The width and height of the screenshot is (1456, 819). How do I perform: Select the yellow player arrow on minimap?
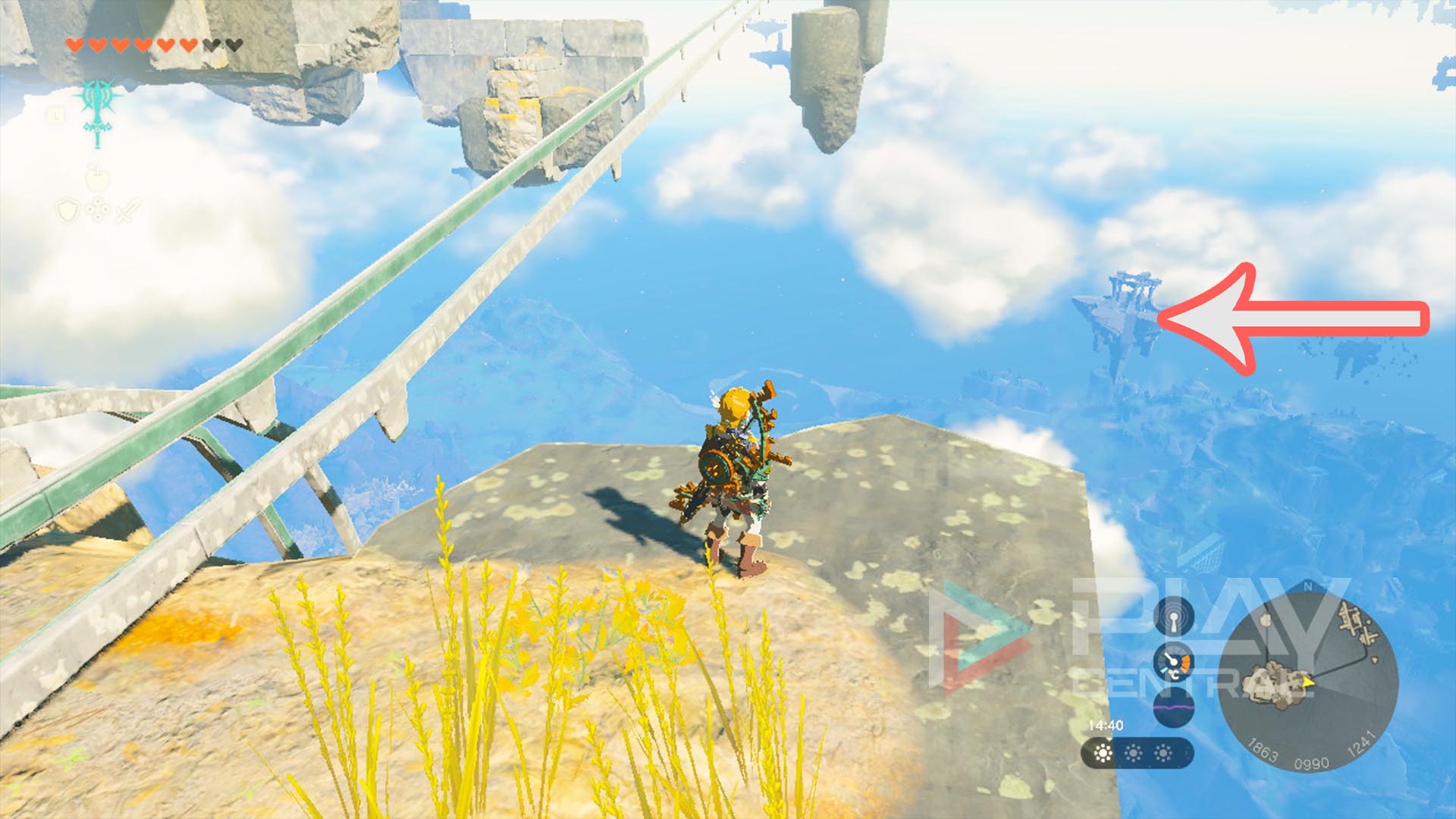[1307, 682]
